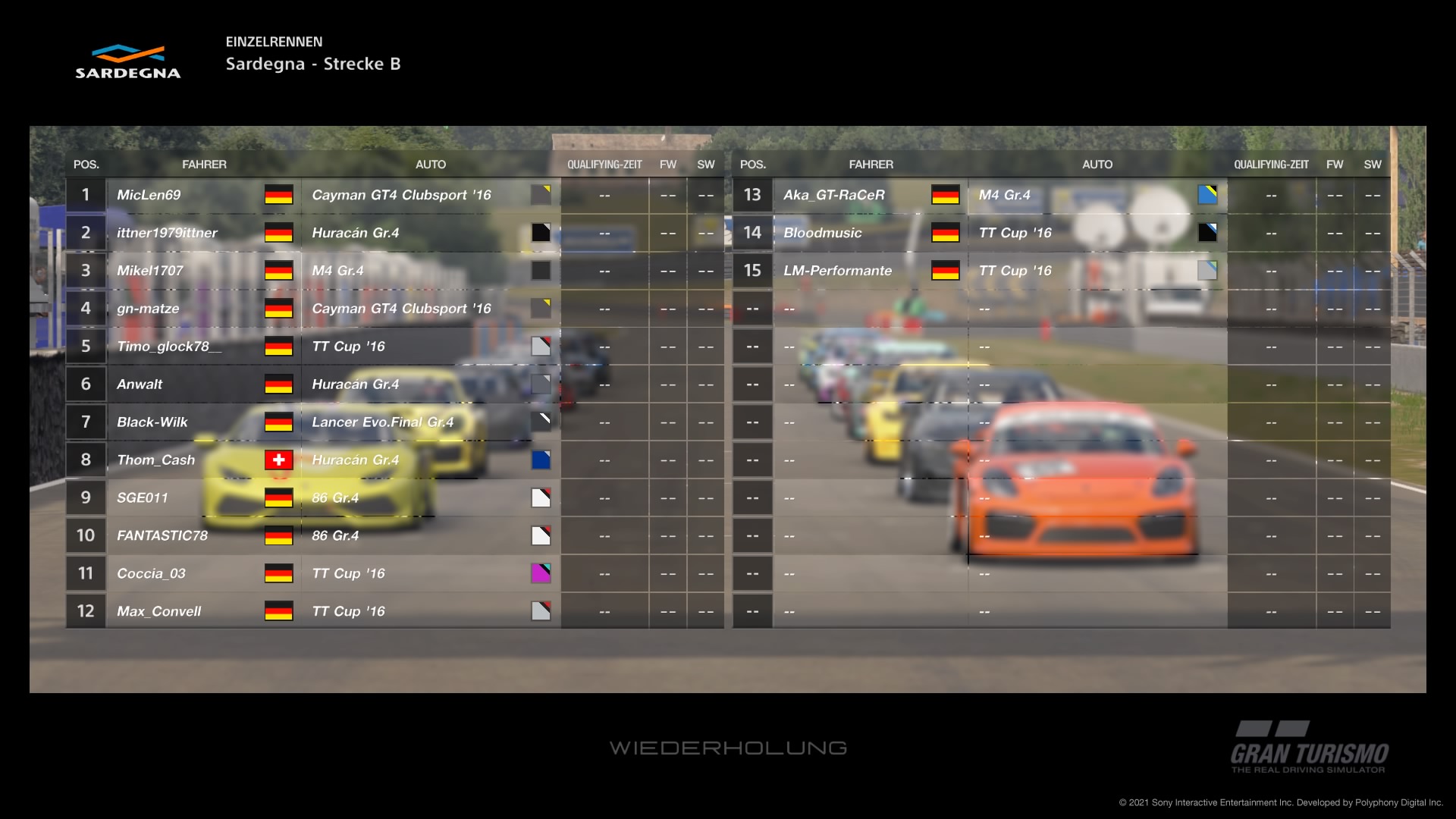The image size is (1456, 819).
Task: Click Aka_GT-RaCeR's blue-yellow livery icon
Action: [1207, 195]
